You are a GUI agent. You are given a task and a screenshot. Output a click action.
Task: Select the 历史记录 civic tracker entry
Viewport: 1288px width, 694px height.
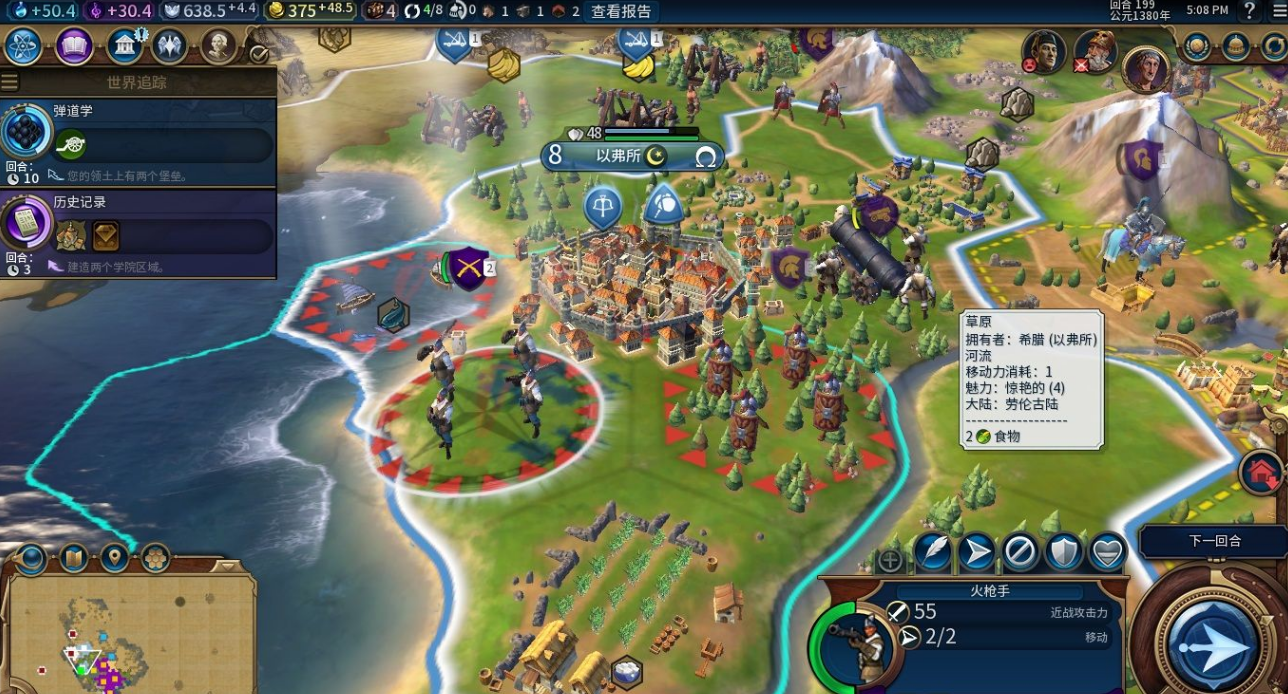138,234
